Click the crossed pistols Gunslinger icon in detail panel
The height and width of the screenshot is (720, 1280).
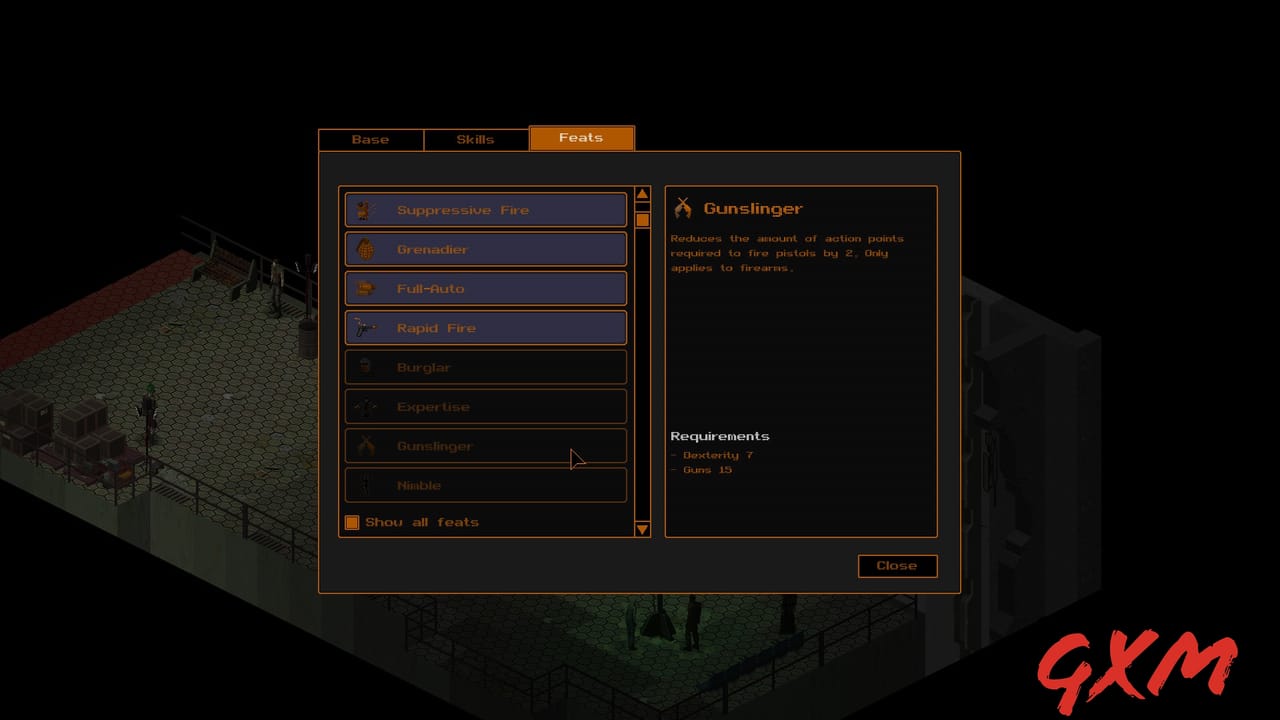click(684, 207)
